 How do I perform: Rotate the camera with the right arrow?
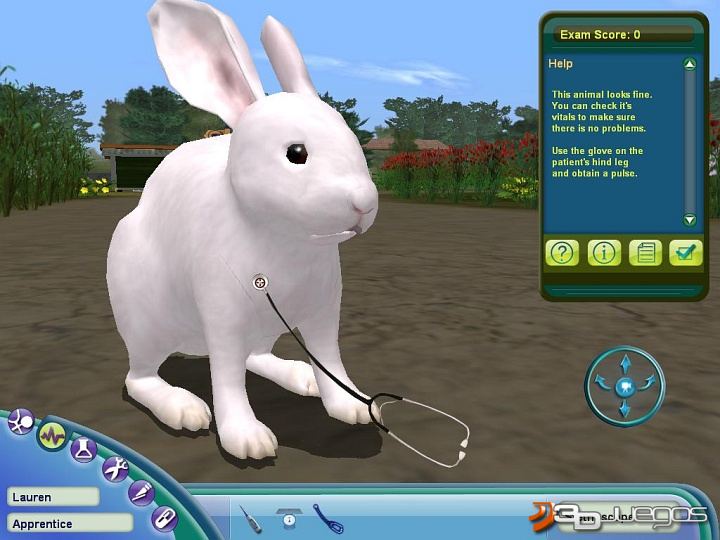coord(649,381)
